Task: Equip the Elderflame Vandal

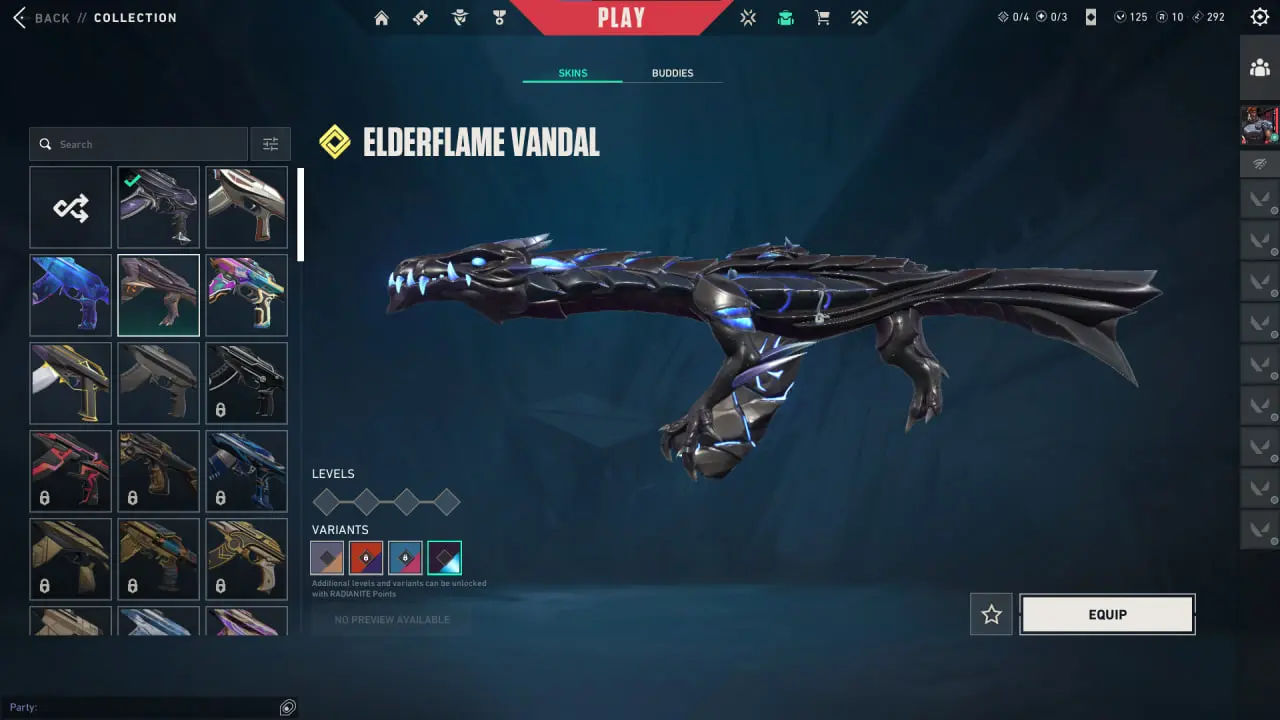Action: tap(1107, 615)
